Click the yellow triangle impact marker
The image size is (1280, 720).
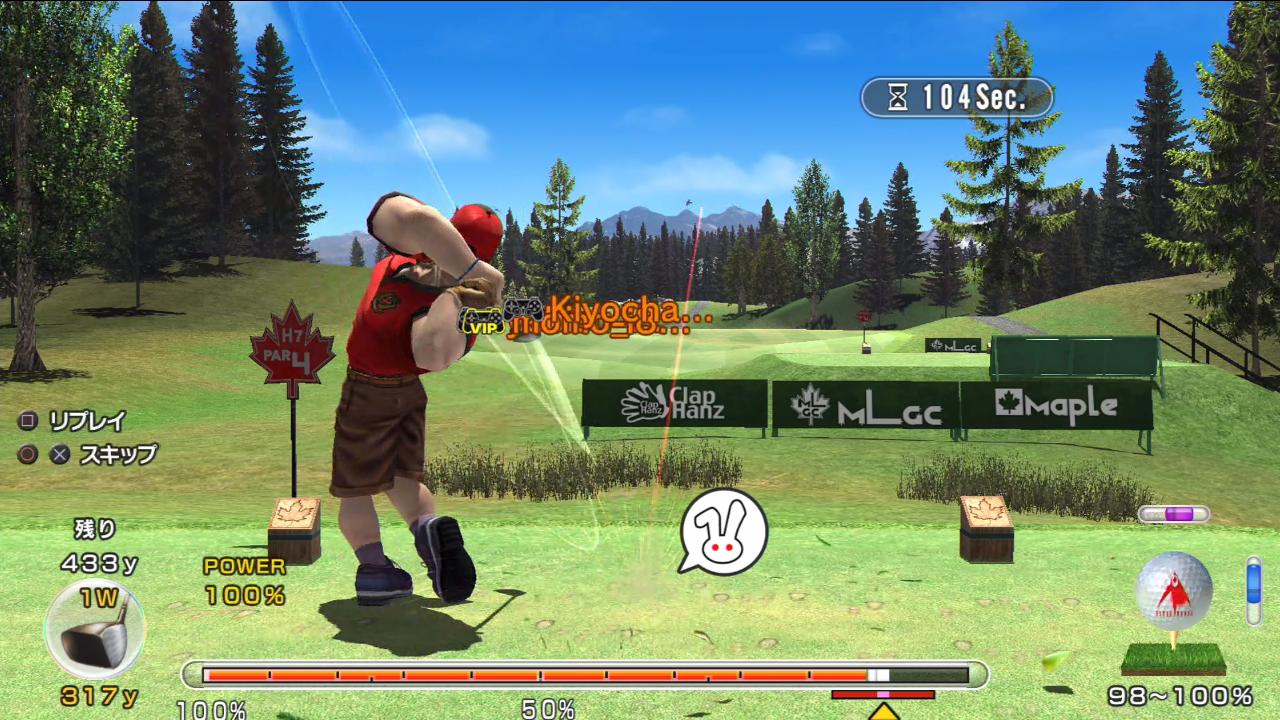(883, 711)
